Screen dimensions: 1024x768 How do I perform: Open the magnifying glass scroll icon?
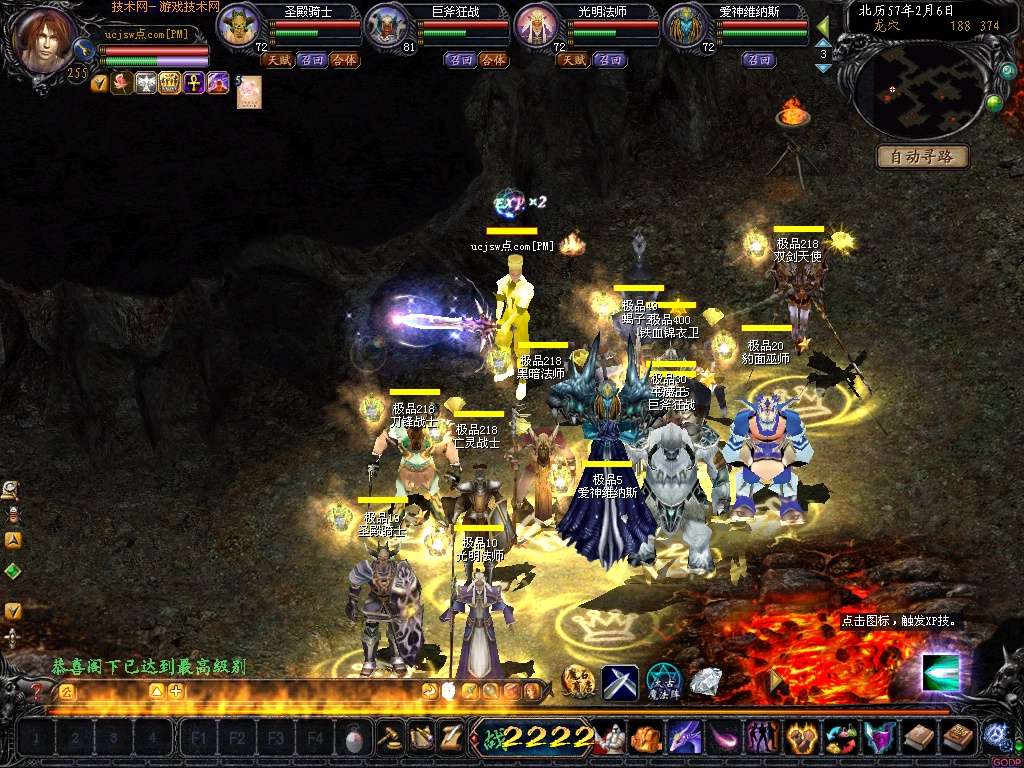coord(11,489)
